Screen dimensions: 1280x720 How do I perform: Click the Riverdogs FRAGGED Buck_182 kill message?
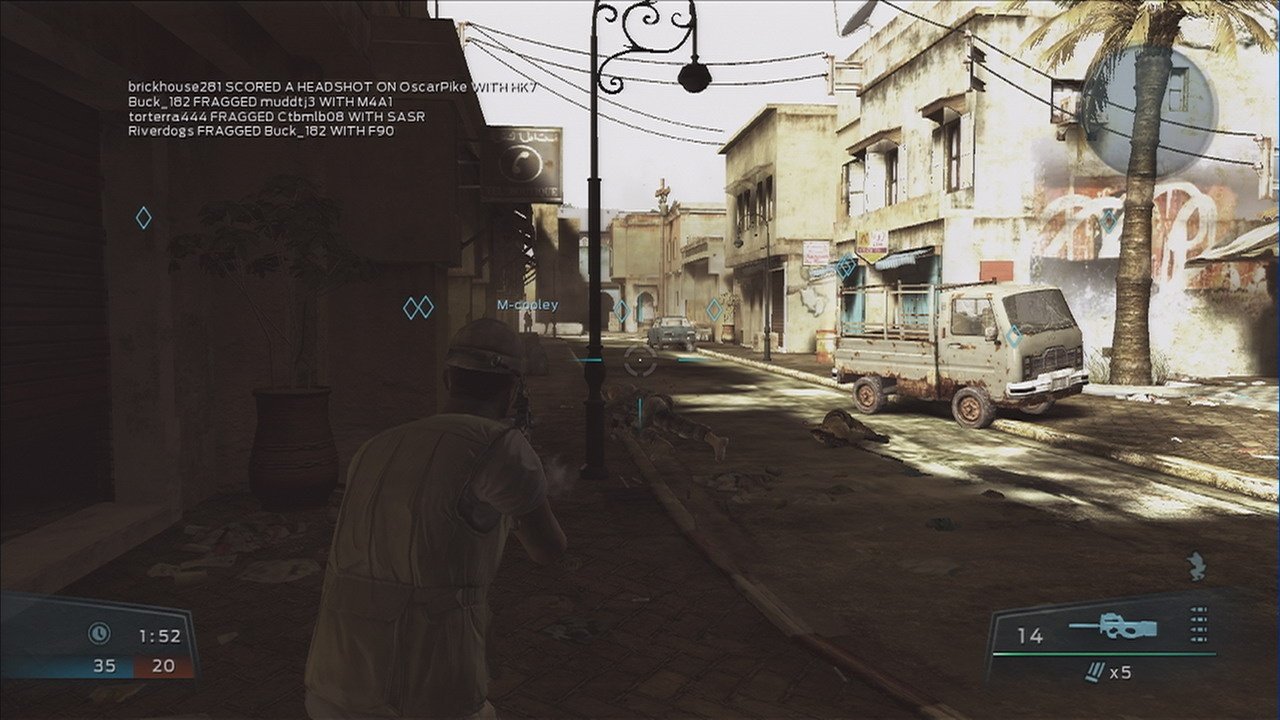(x=260, y=131)
